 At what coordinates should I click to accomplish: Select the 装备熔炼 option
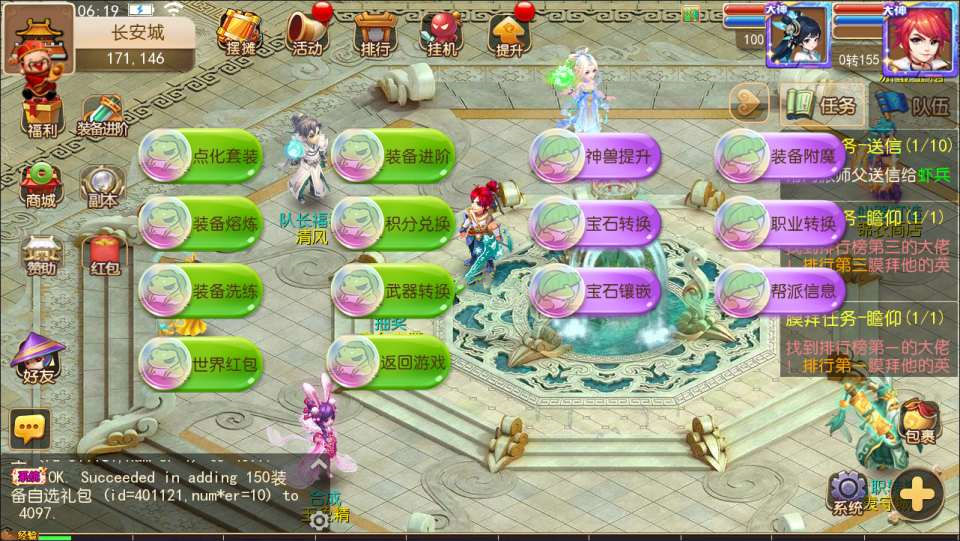click(x=201, y=223)
